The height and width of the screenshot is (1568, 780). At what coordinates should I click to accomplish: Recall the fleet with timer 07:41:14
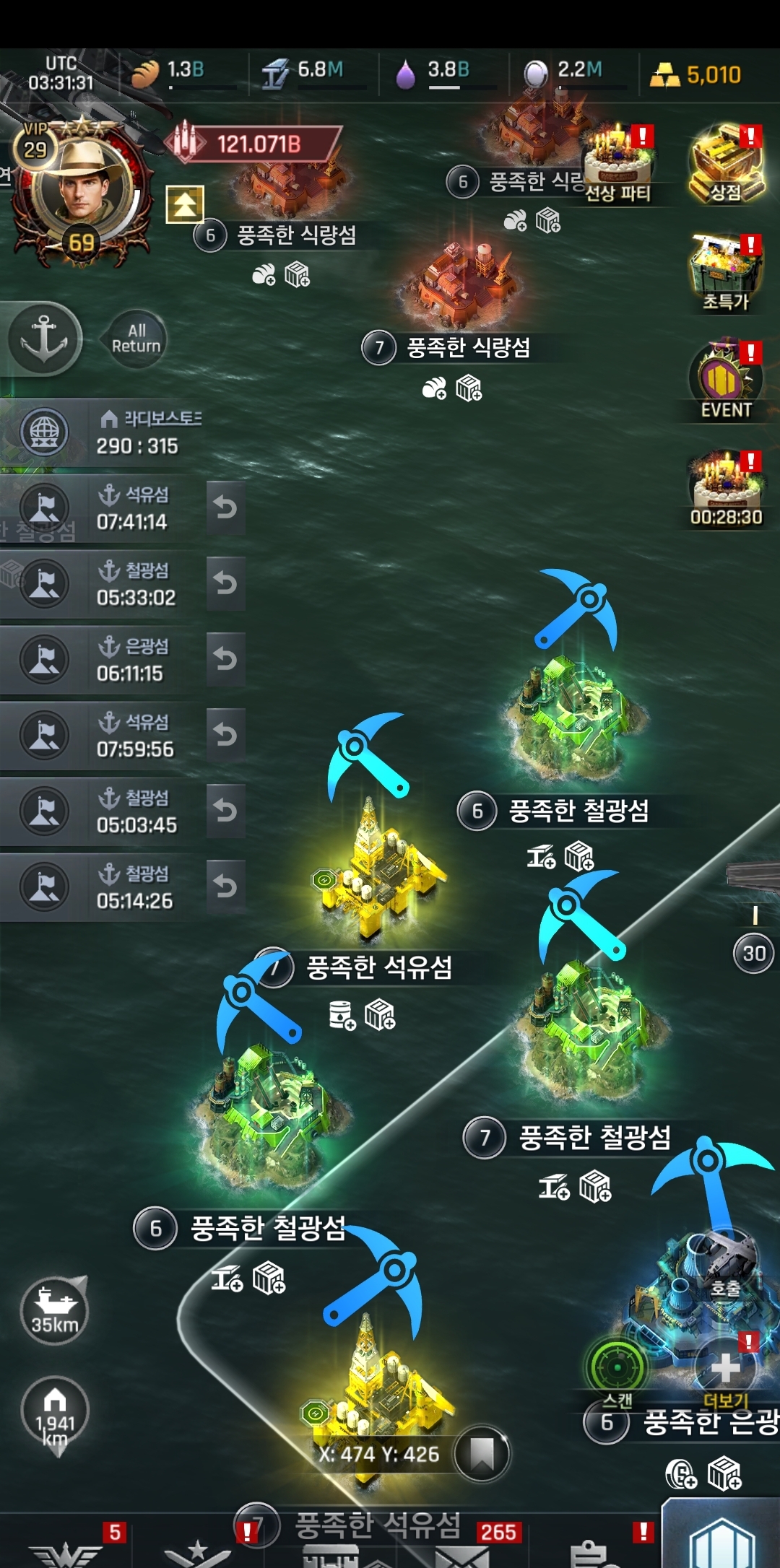[x=225, y=508]
